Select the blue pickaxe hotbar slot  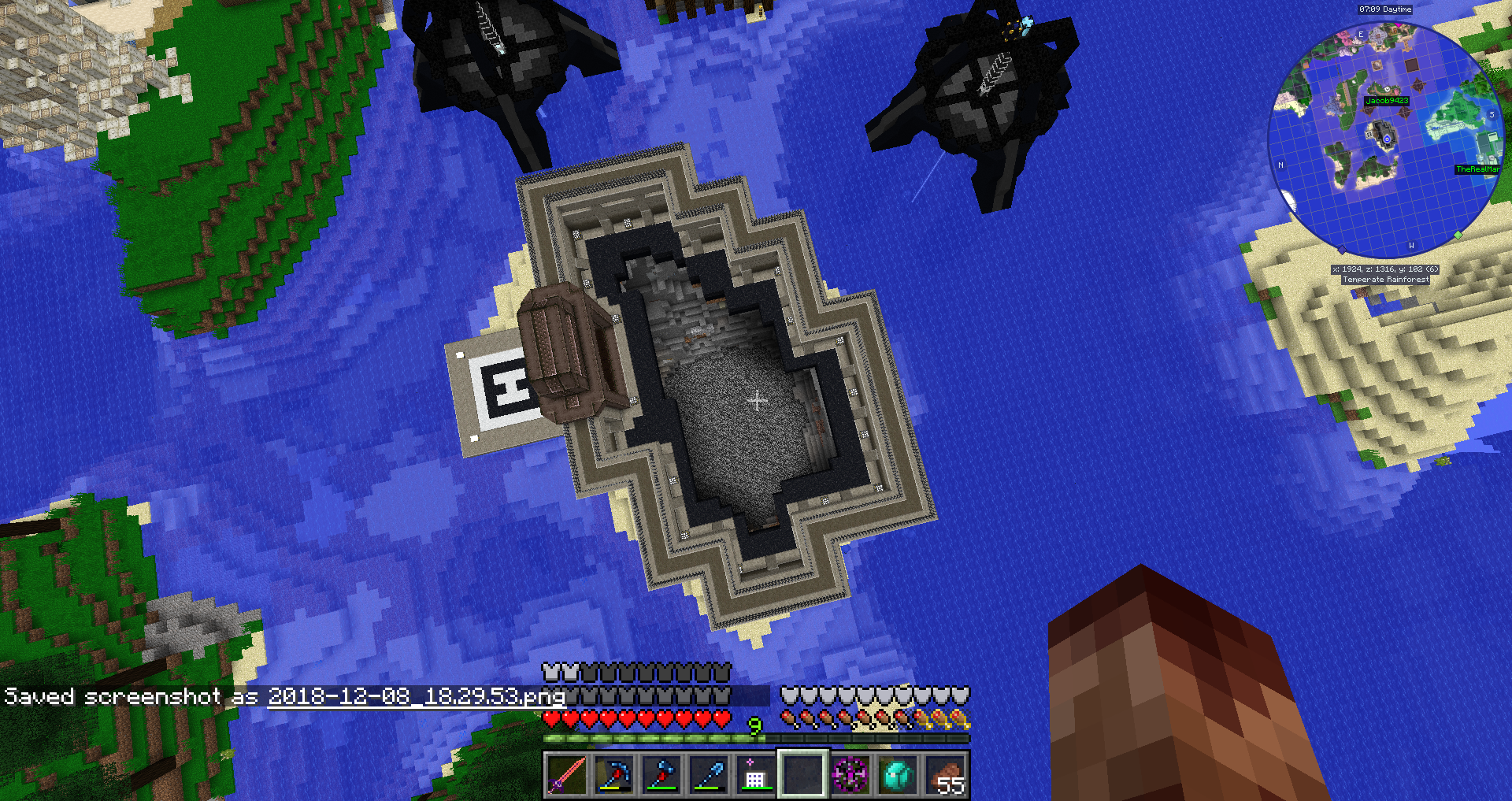coord(613,775)
